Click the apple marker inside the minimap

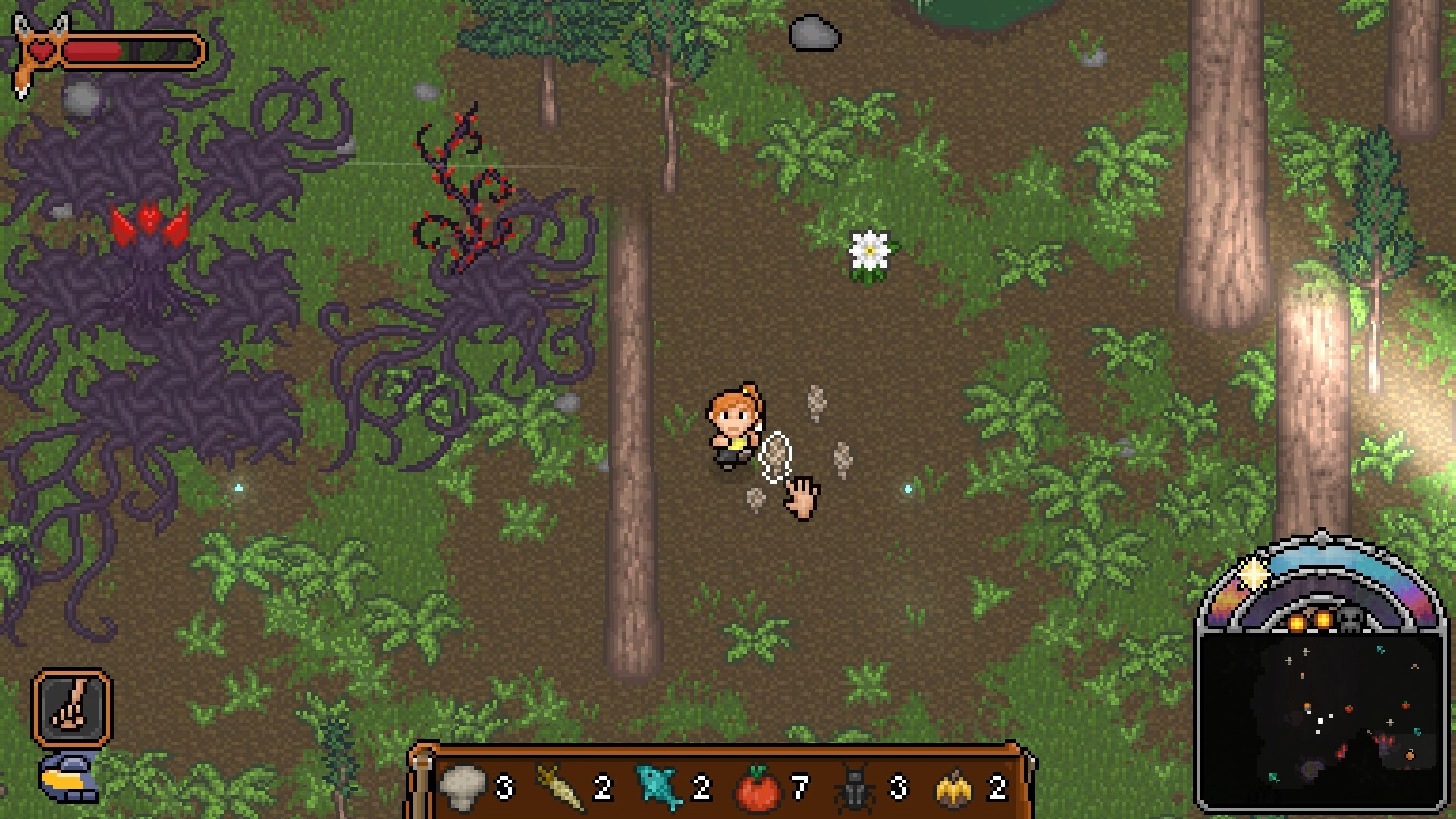coord(1348,707)
